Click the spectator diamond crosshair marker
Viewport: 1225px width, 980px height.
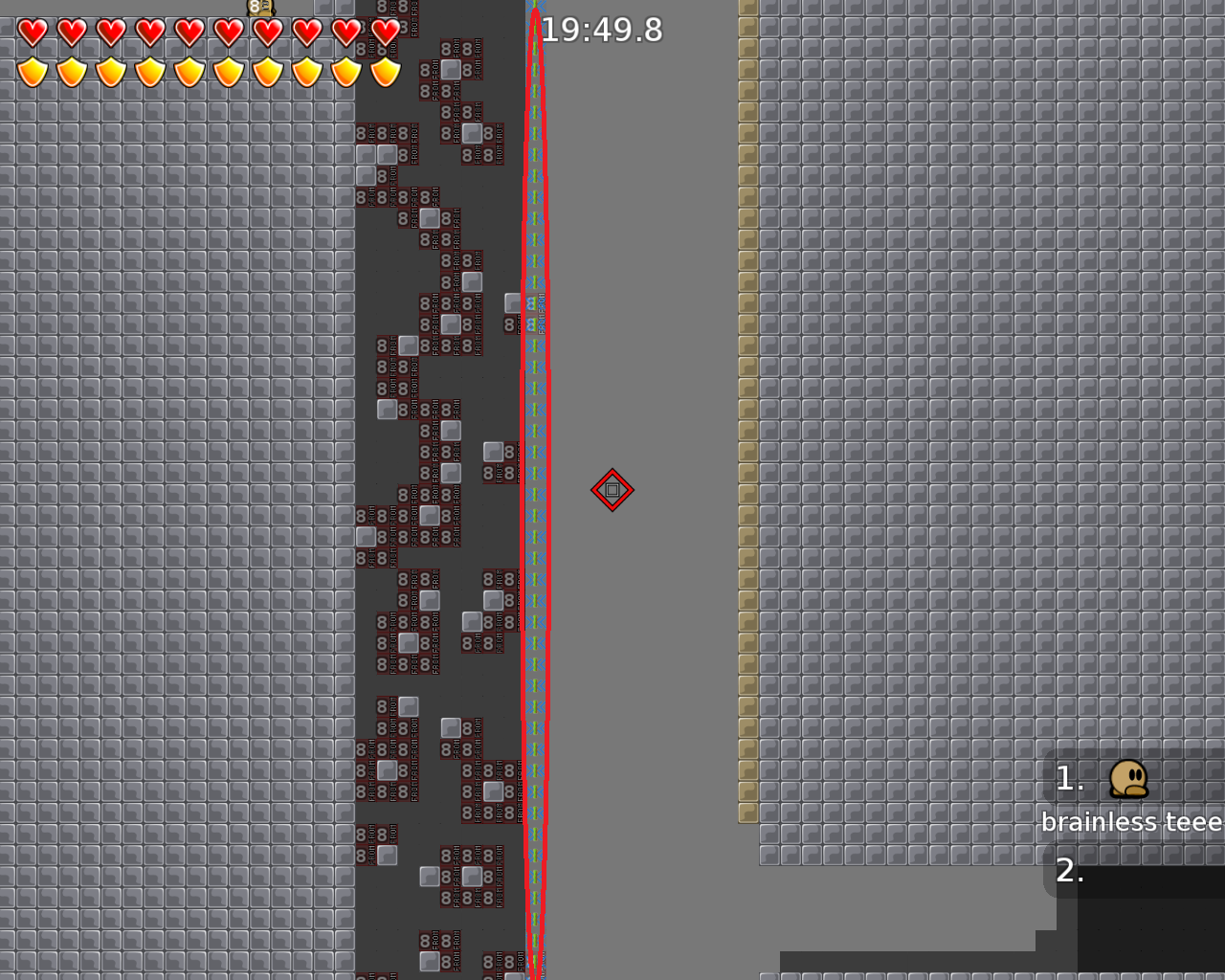[612, 489]
